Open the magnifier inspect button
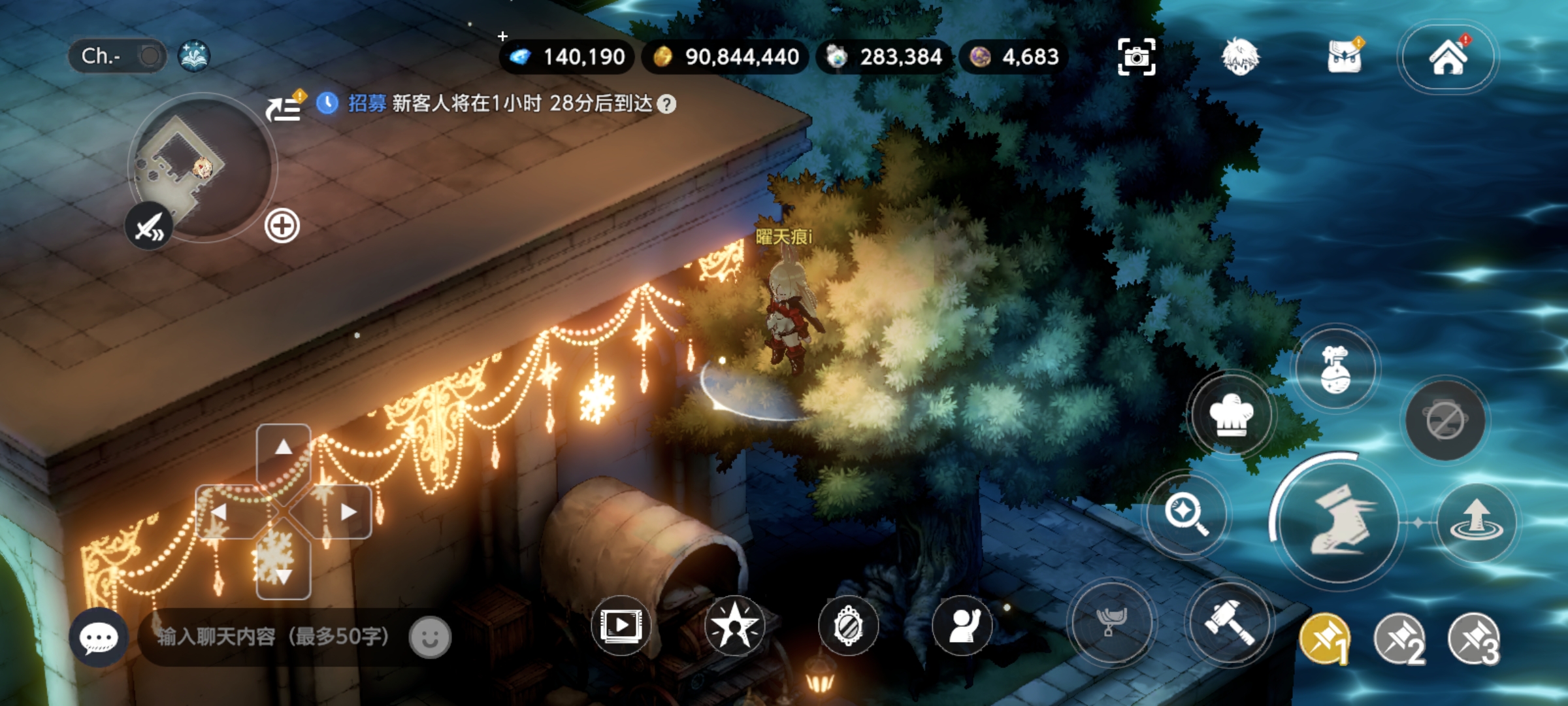Image resolution: width=1568 pixels, height=706 pixels. point(1185,514)
